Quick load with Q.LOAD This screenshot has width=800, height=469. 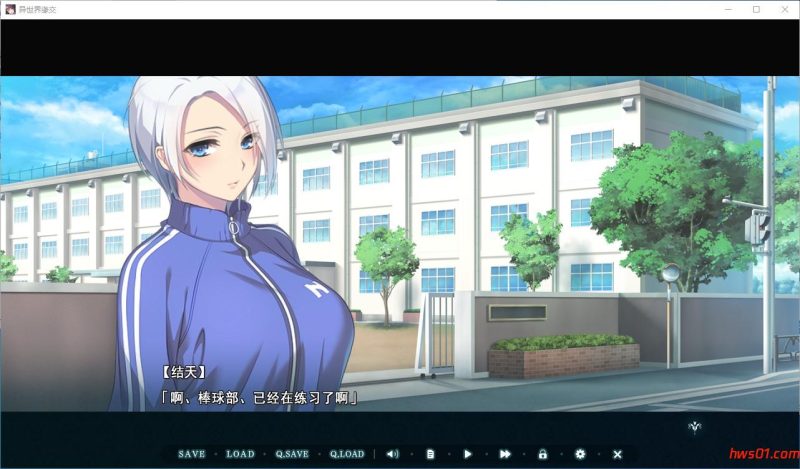coord(347,454)
